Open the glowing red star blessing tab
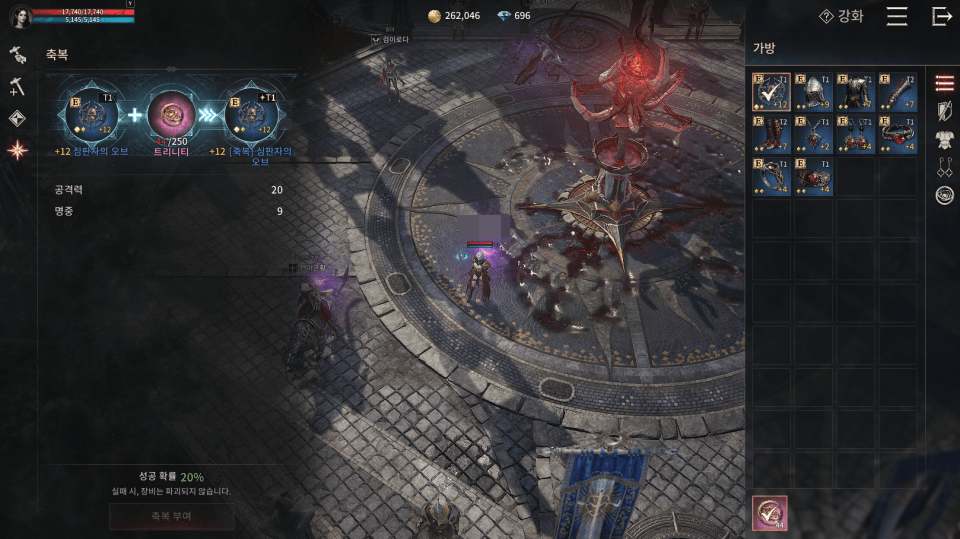The image size is (960, 539). point(17,151)
